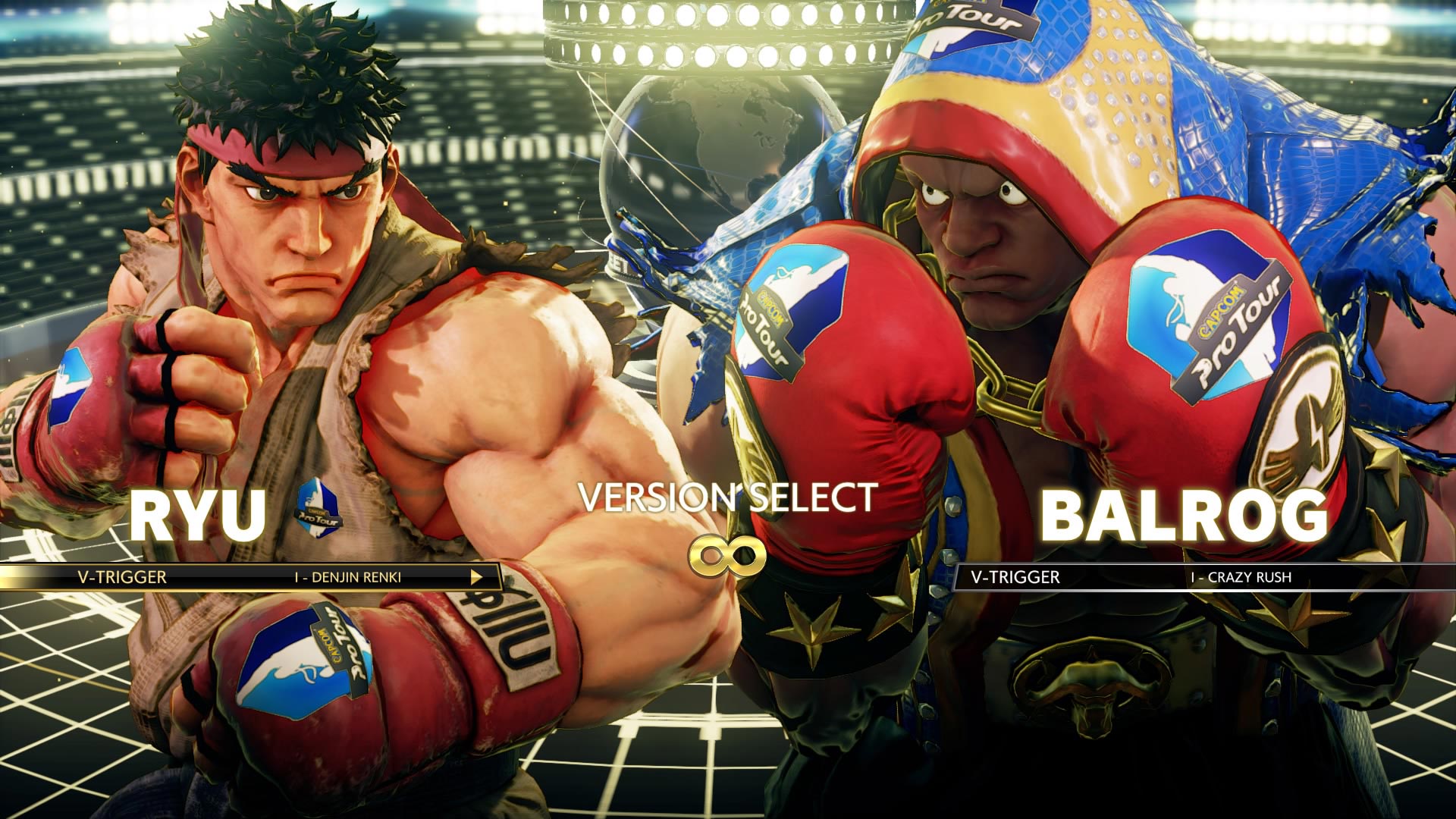Click the infinity version symbol
This screenshot has height=819, width=1456.
tap(730, 554)
